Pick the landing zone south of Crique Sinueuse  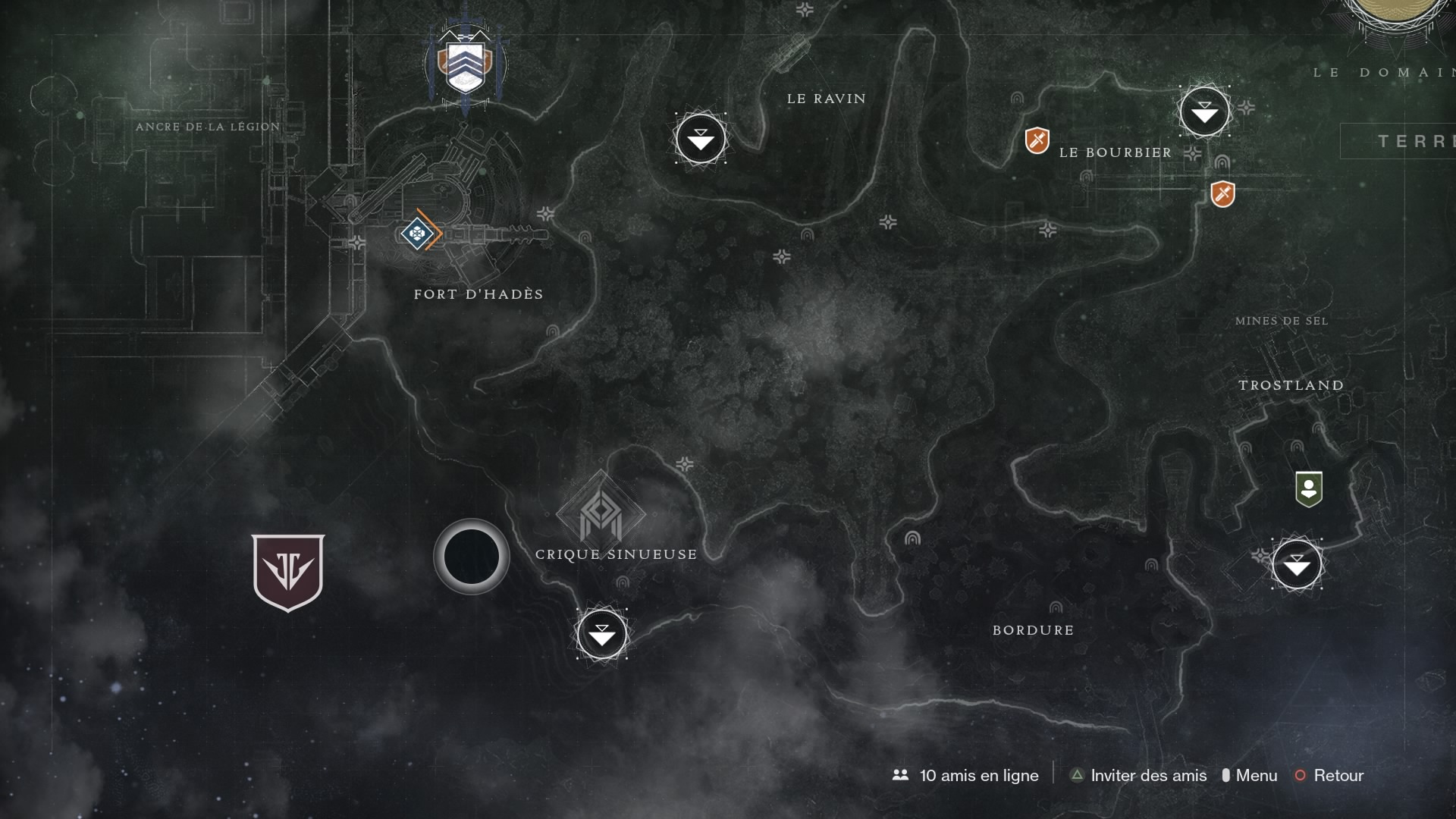(602, 634)
